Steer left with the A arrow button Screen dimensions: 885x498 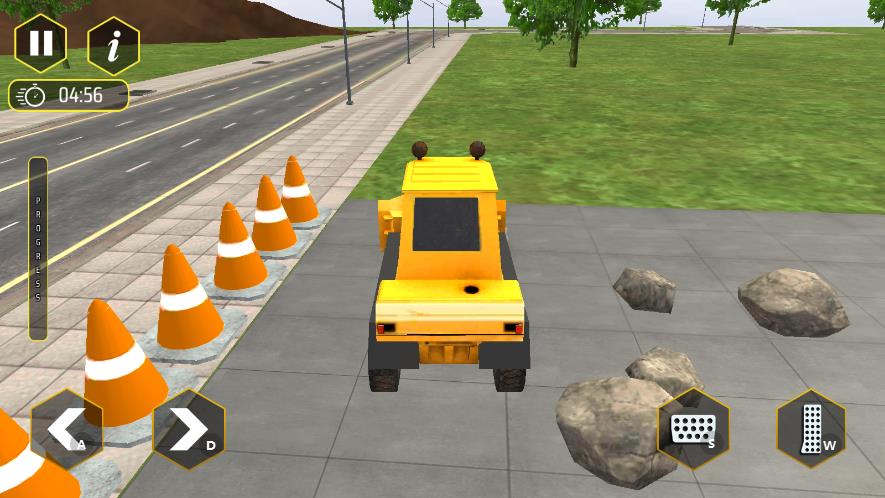66,430
